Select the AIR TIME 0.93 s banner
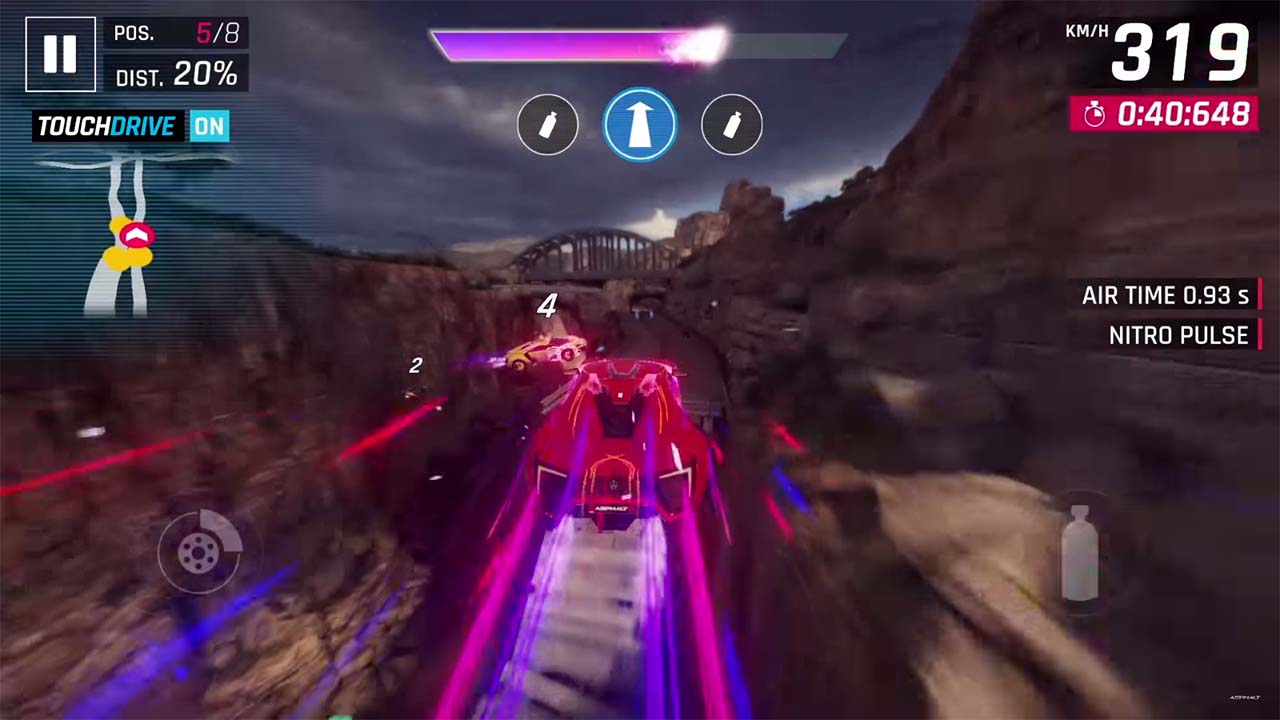The height and width of the screenshot is (720, 1280). pos(1166,295)
